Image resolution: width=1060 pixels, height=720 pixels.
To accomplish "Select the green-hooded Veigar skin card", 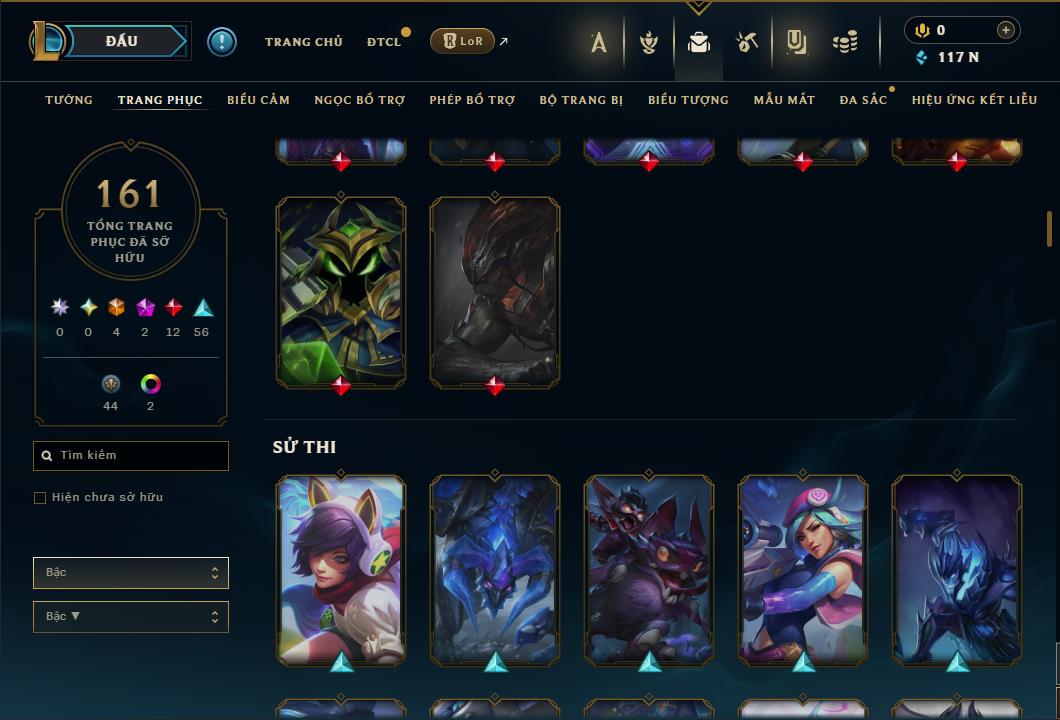I will 341,290.
